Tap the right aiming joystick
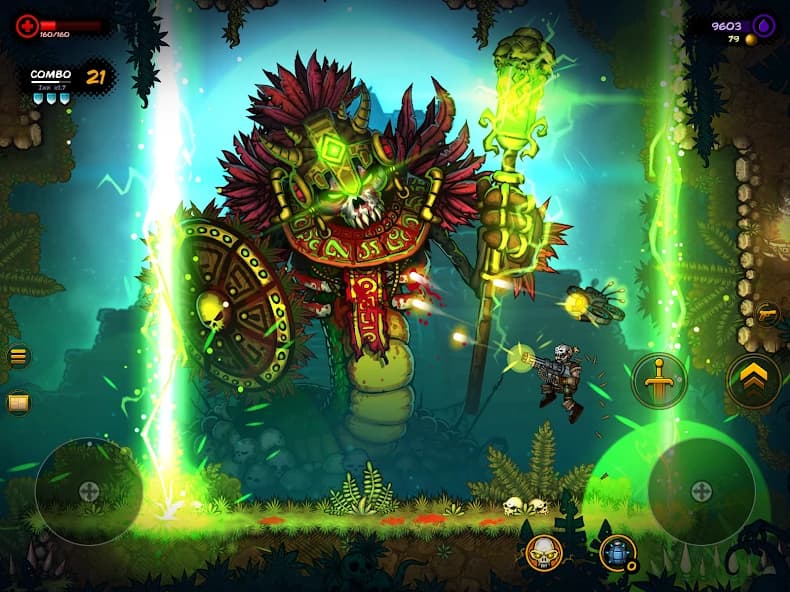Image resolution: width=790 pixels, height=592 pixels. click(701, 491)
